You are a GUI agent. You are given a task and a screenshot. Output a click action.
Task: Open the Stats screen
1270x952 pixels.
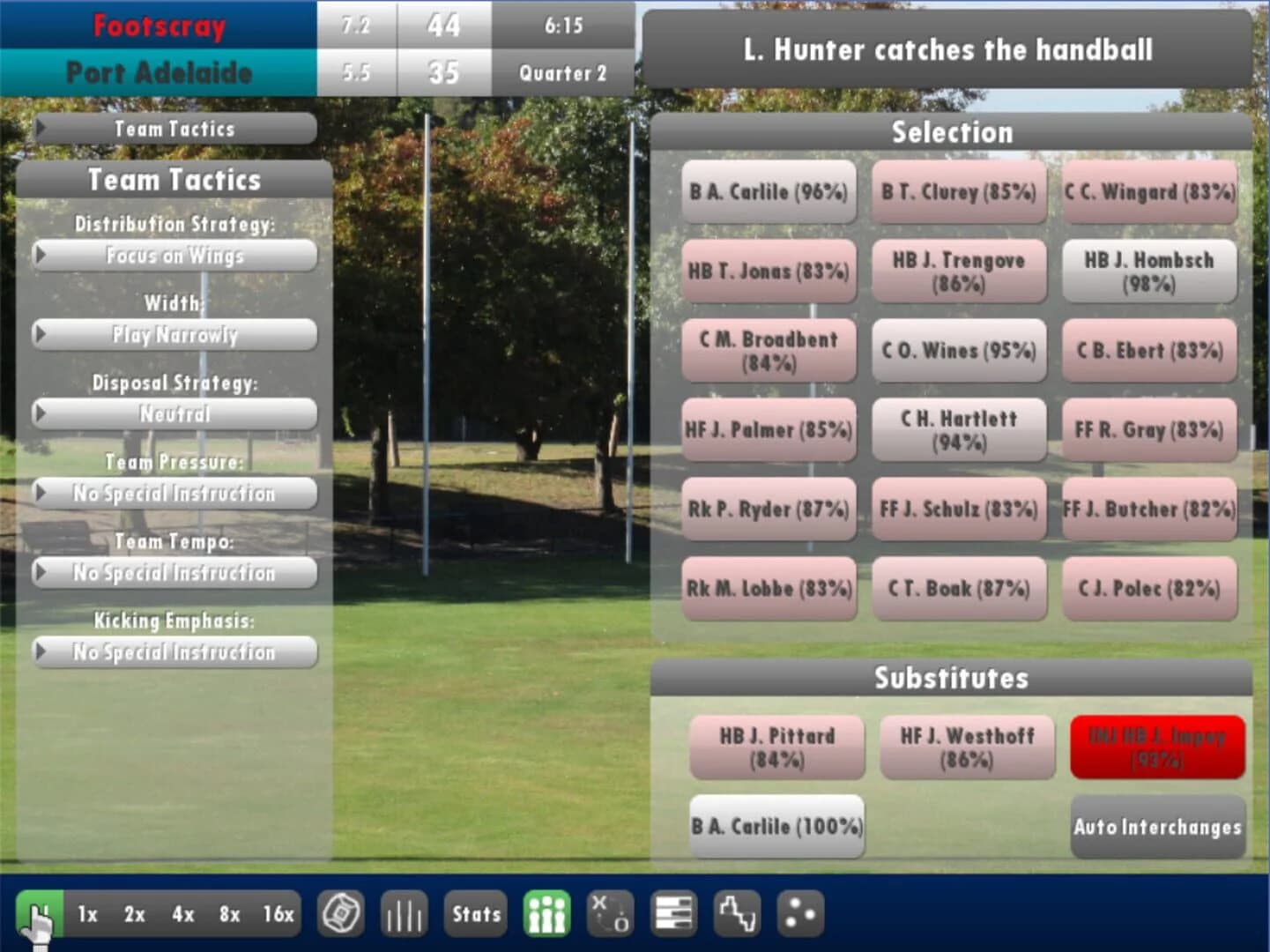tap(474, 913)
